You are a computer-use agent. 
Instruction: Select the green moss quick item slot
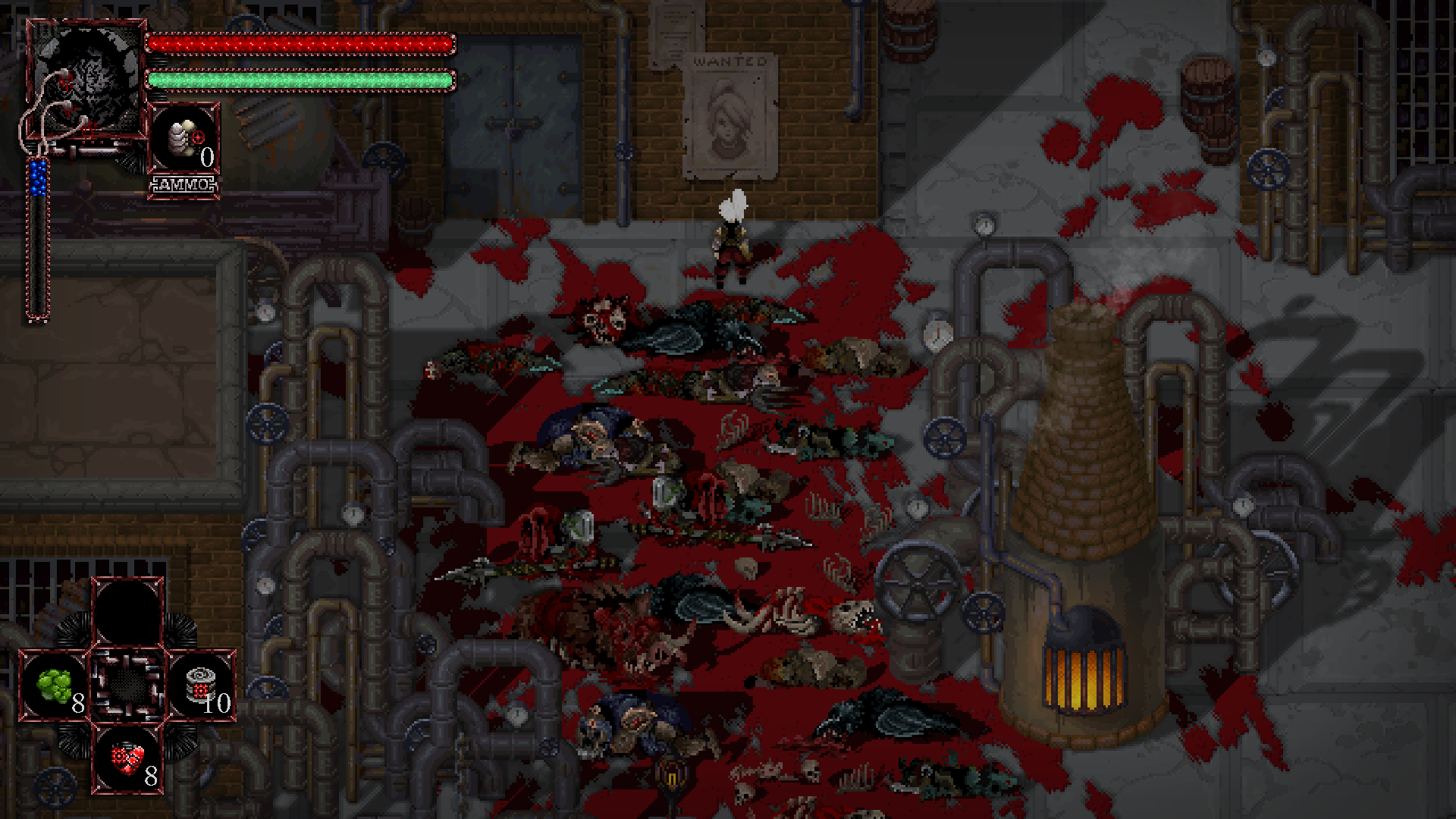(x=55, y=686)
